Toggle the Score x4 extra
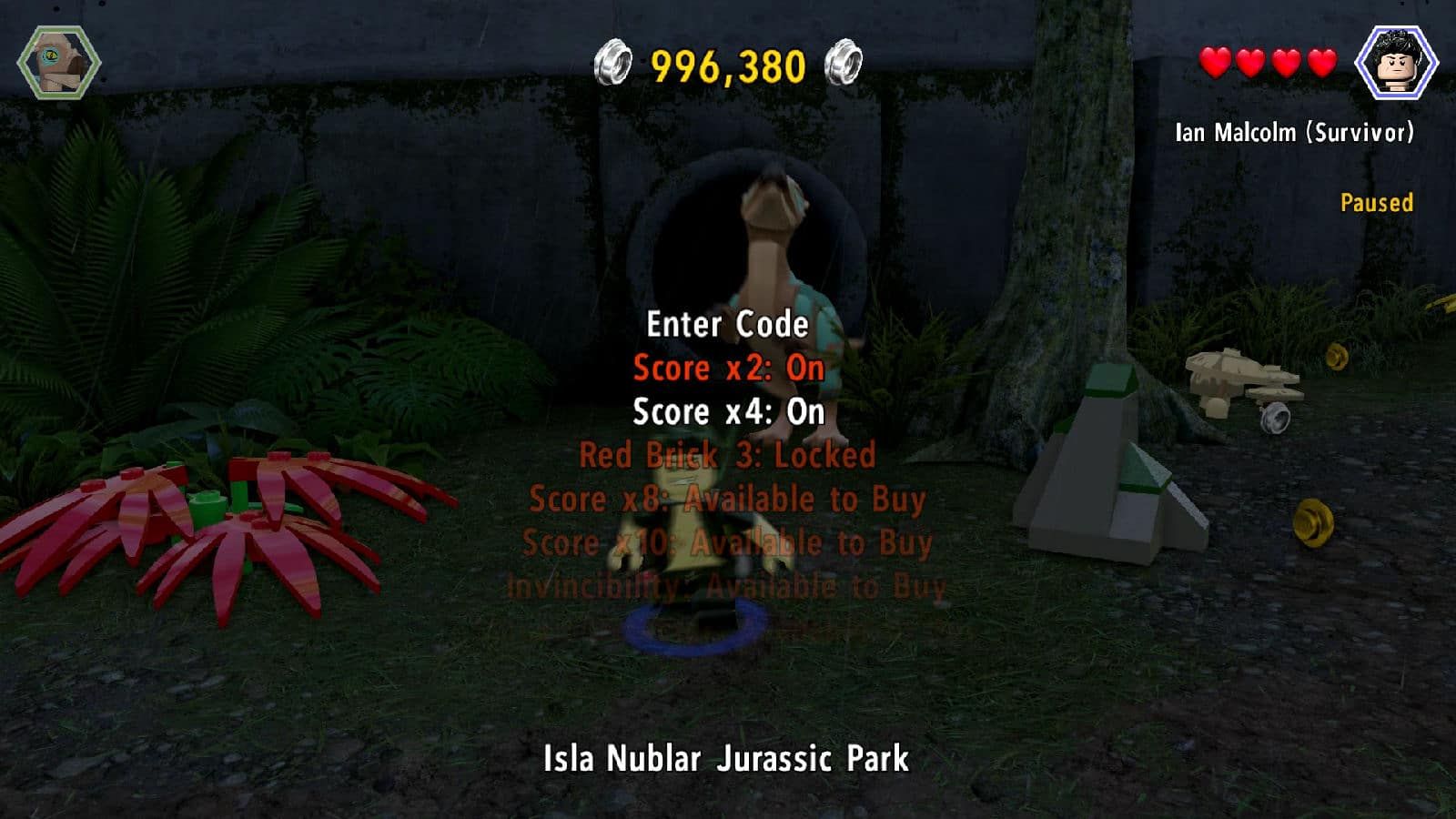Image resolution: width=1456 pixels, height=819 pixels. click(x=728, y=412)
